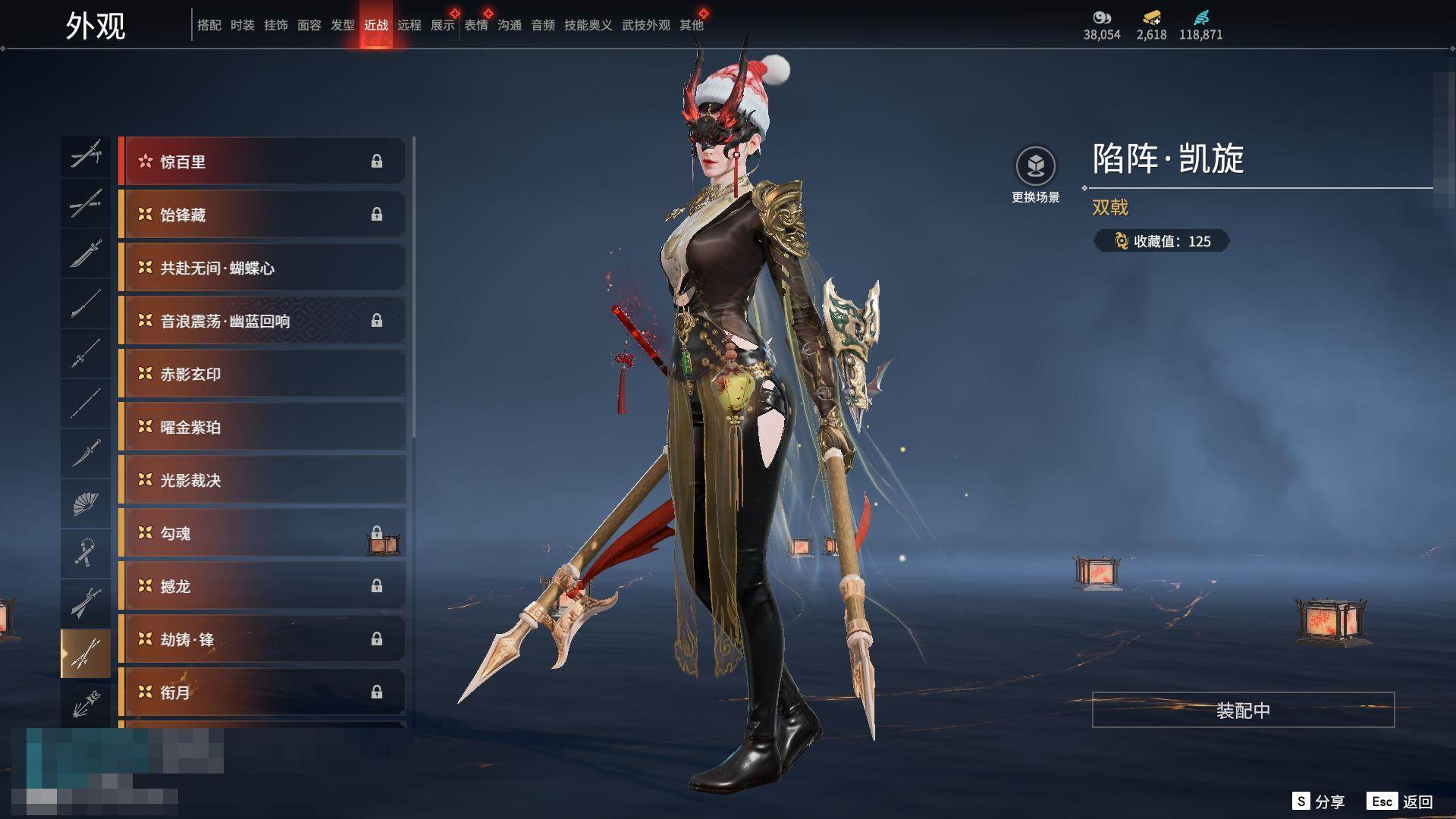The height and width of the screenshot is (819, 1456).
Task: Select the locked 撼龙 skin
Action: (x=262, y=586)
